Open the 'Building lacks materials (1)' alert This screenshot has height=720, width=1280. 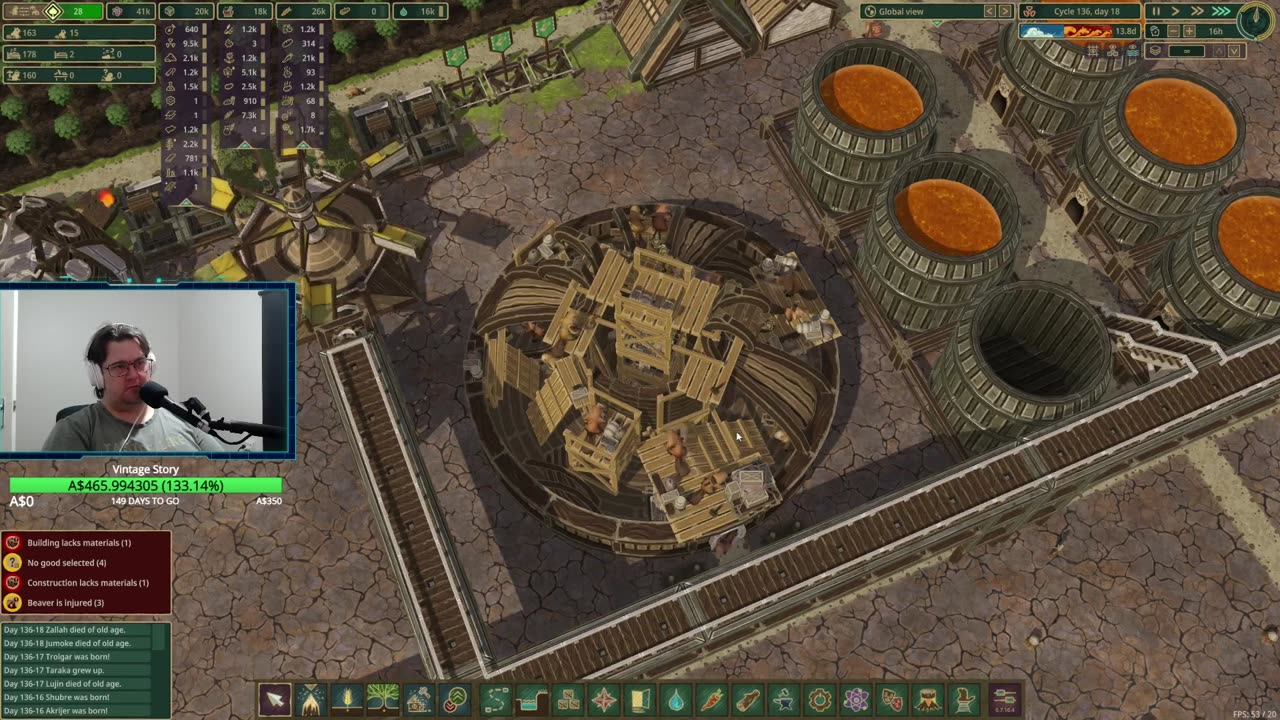(x=79, y=543)
